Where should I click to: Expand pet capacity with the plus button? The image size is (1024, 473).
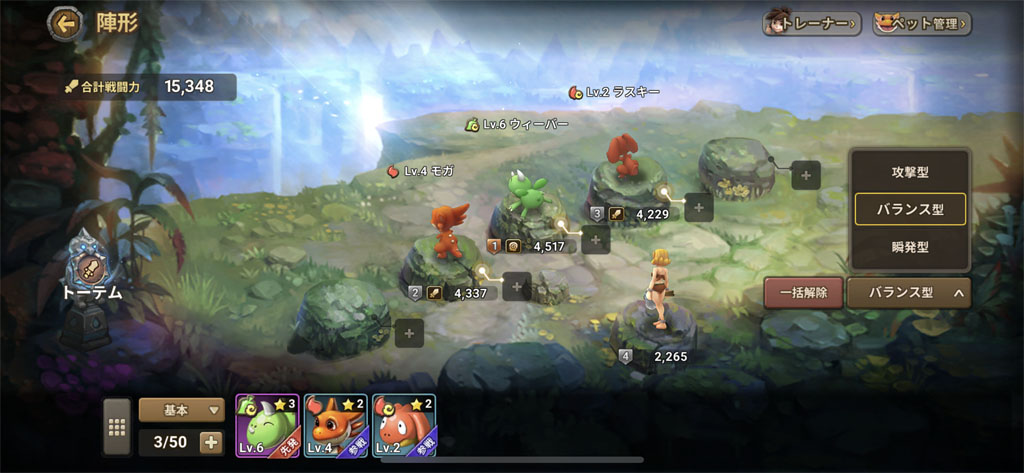point(211,442)
